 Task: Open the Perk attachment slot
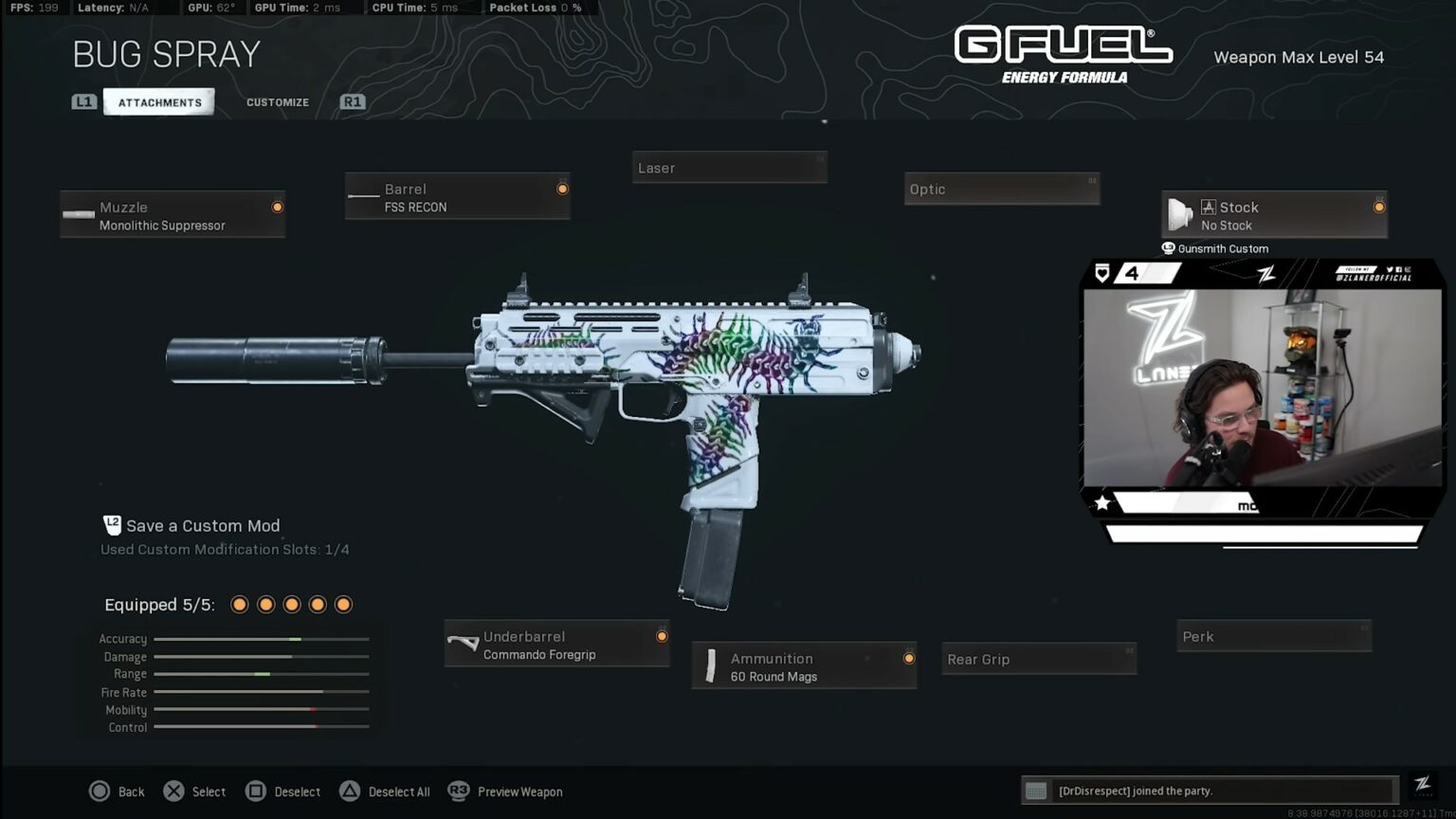point(1273,635)
